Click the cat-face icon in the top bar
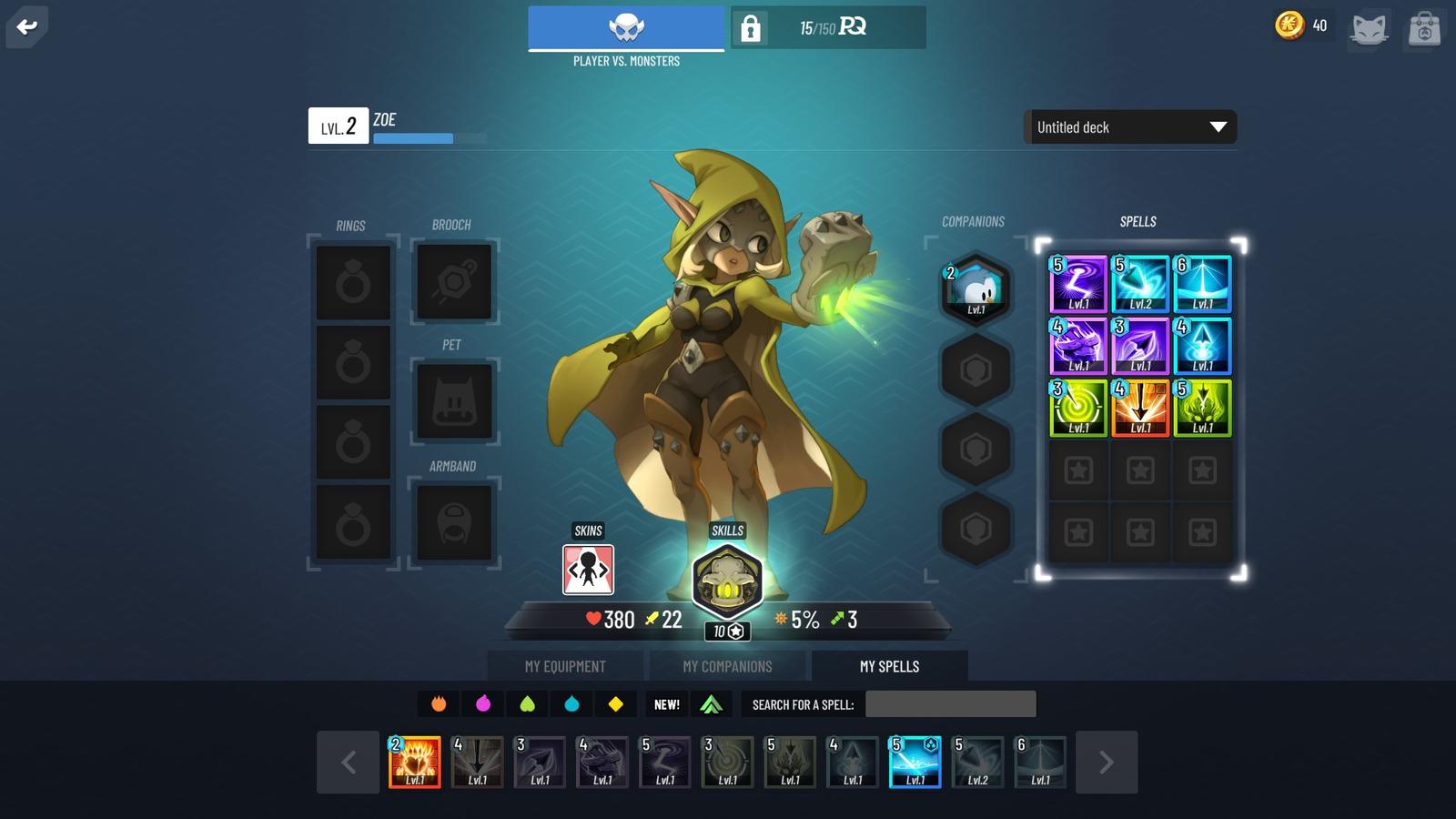Image resolution: width=1456 pixels, height=819 pixels. [x=1370, y=28]
